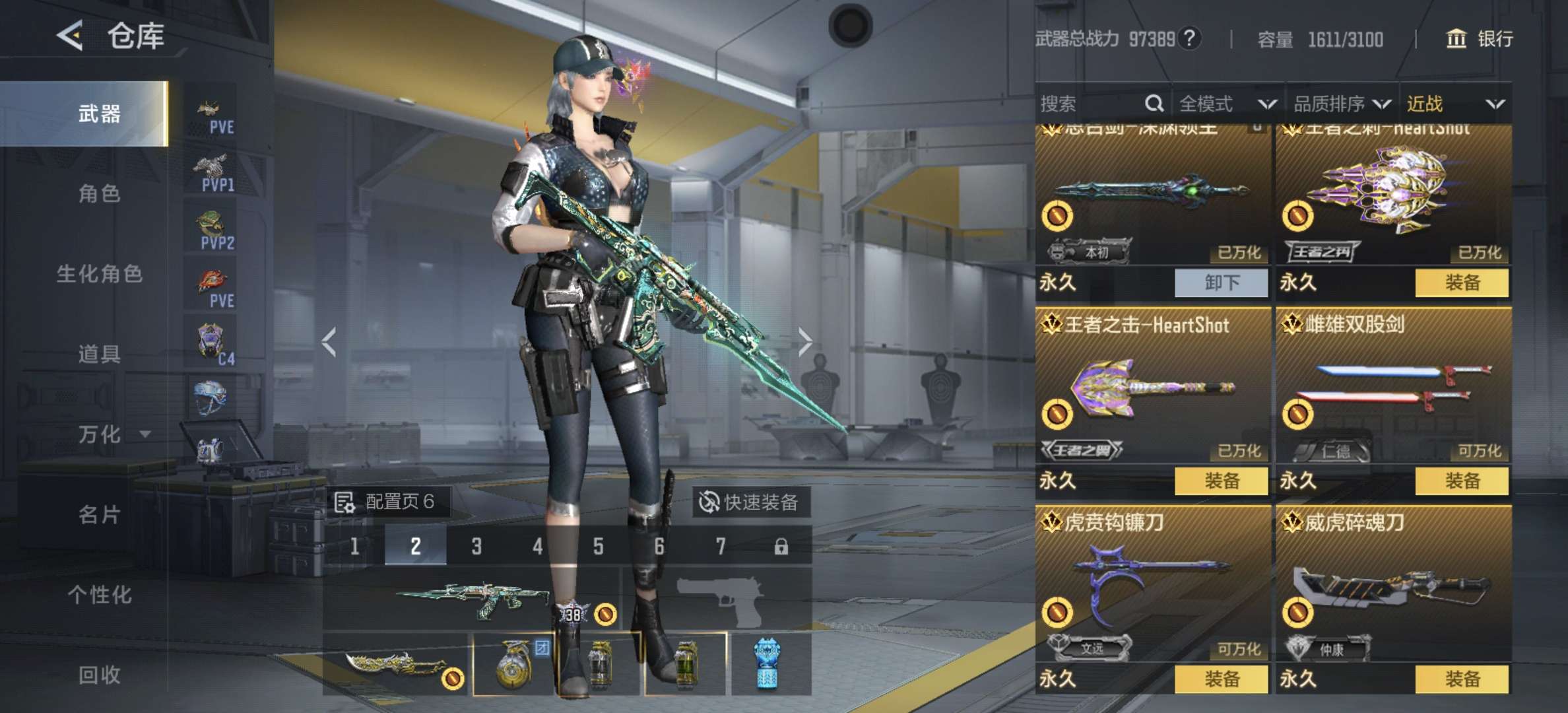
Task: Equip the 王者之击-HeartShot axe
Action: [1221, 481]
